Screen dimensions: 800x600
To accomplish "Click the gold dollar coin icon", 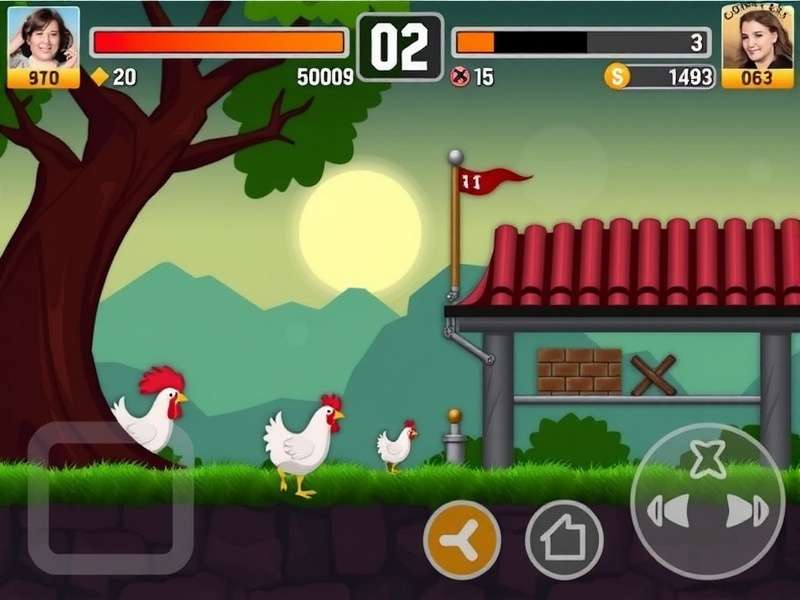I will [618, 77].
